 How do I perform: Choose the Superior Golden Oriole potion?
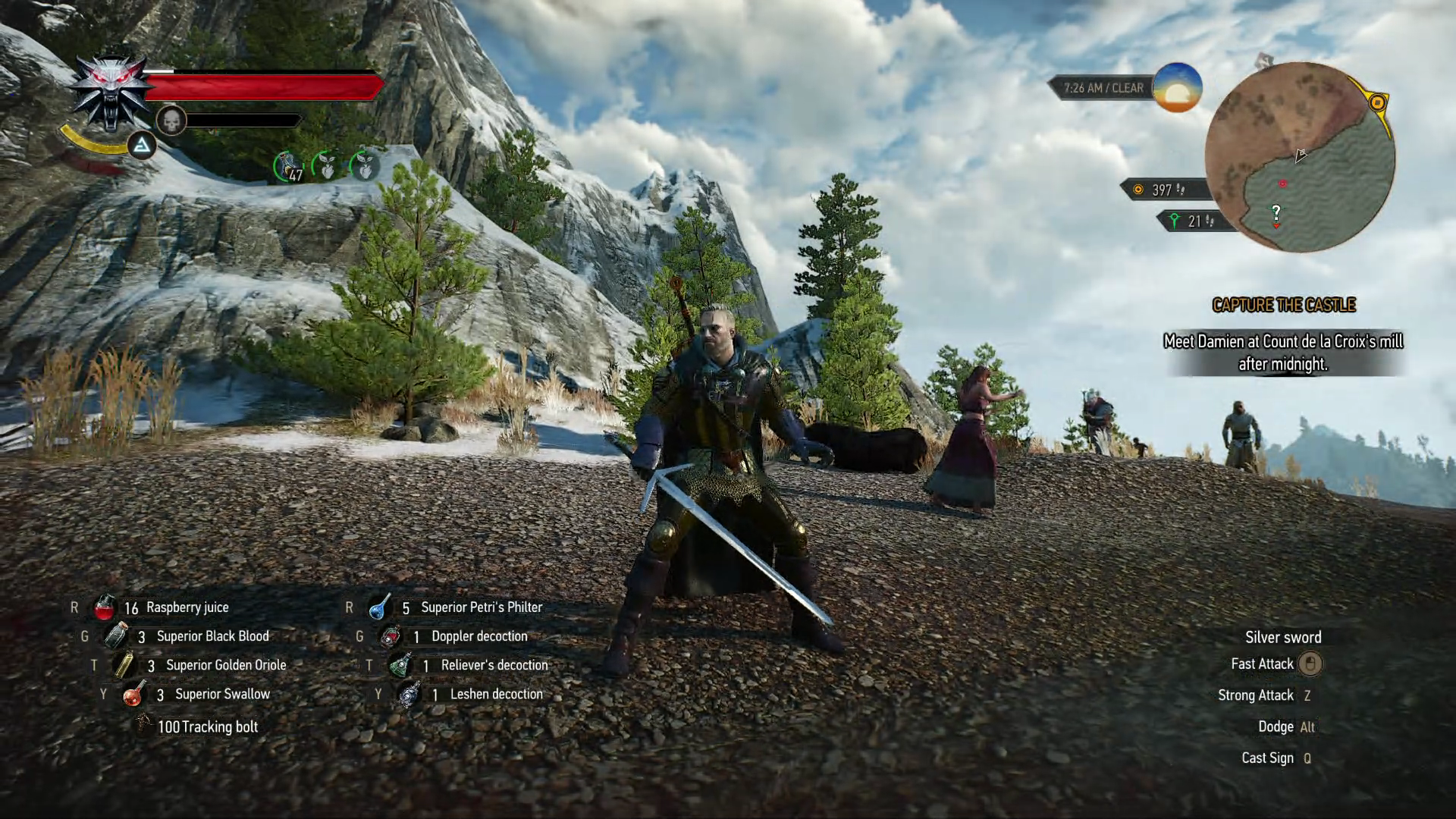[124, 665]
